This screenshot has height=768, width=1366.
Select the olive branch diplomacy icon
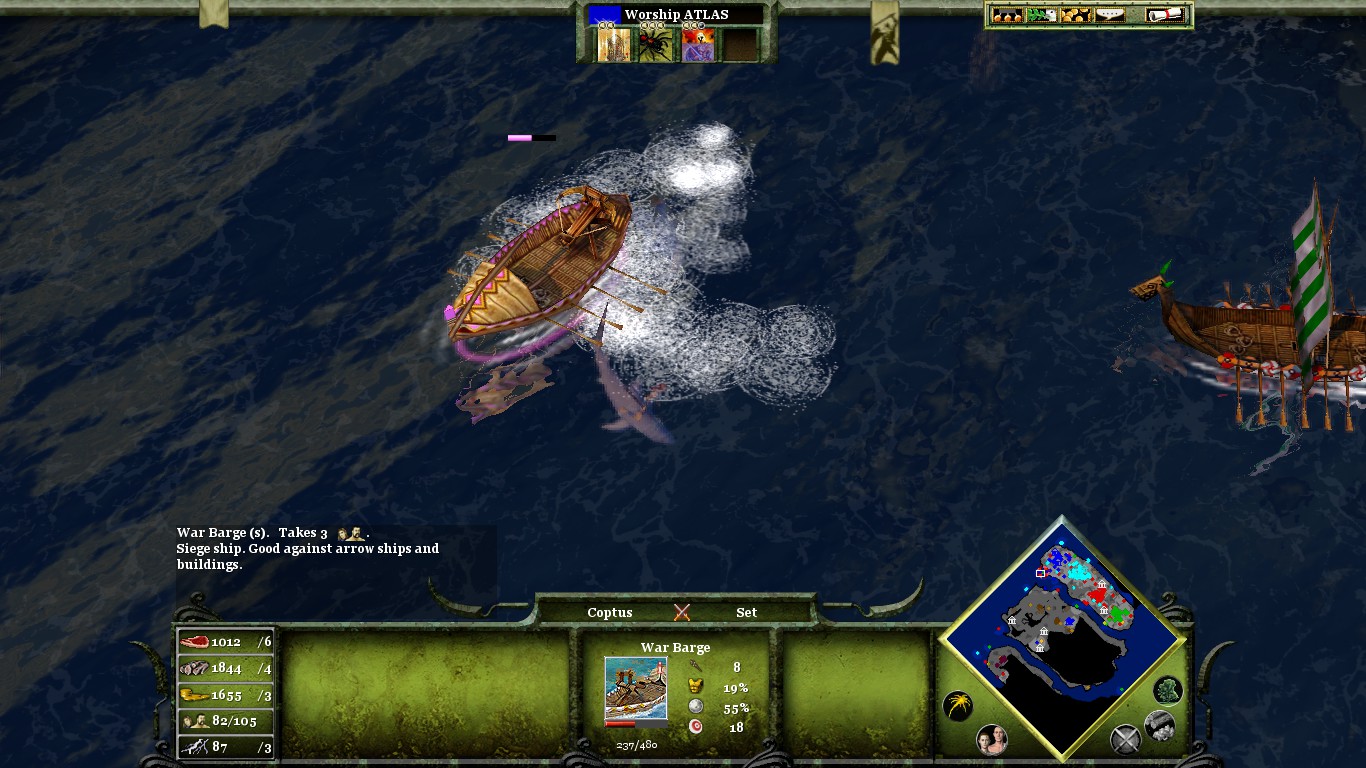coord(1041,14)
